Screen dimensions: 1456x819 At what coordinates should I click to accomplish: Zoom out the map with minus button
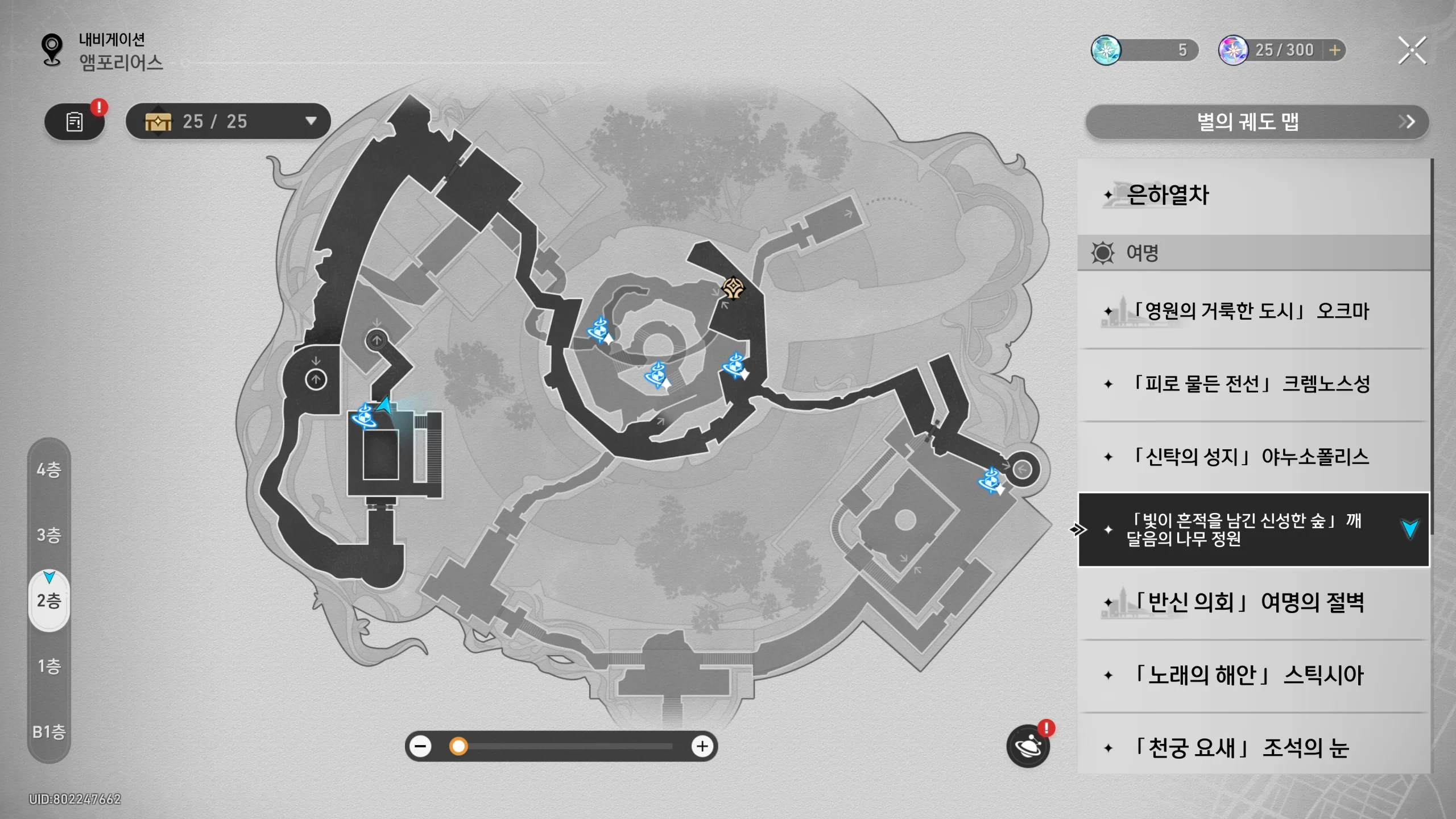point(421,746)
